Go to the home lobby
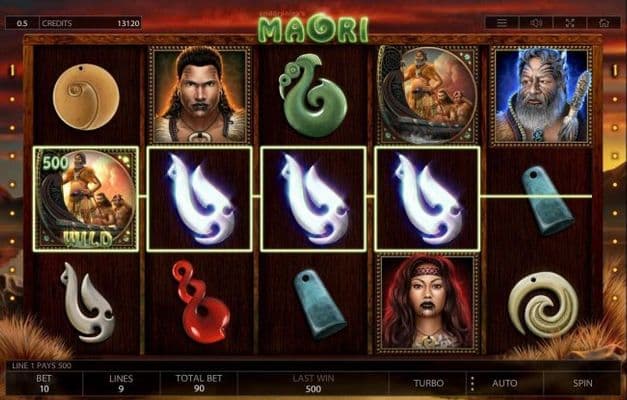This screenshot has width=627, height=400. click(x=602, y=22)
